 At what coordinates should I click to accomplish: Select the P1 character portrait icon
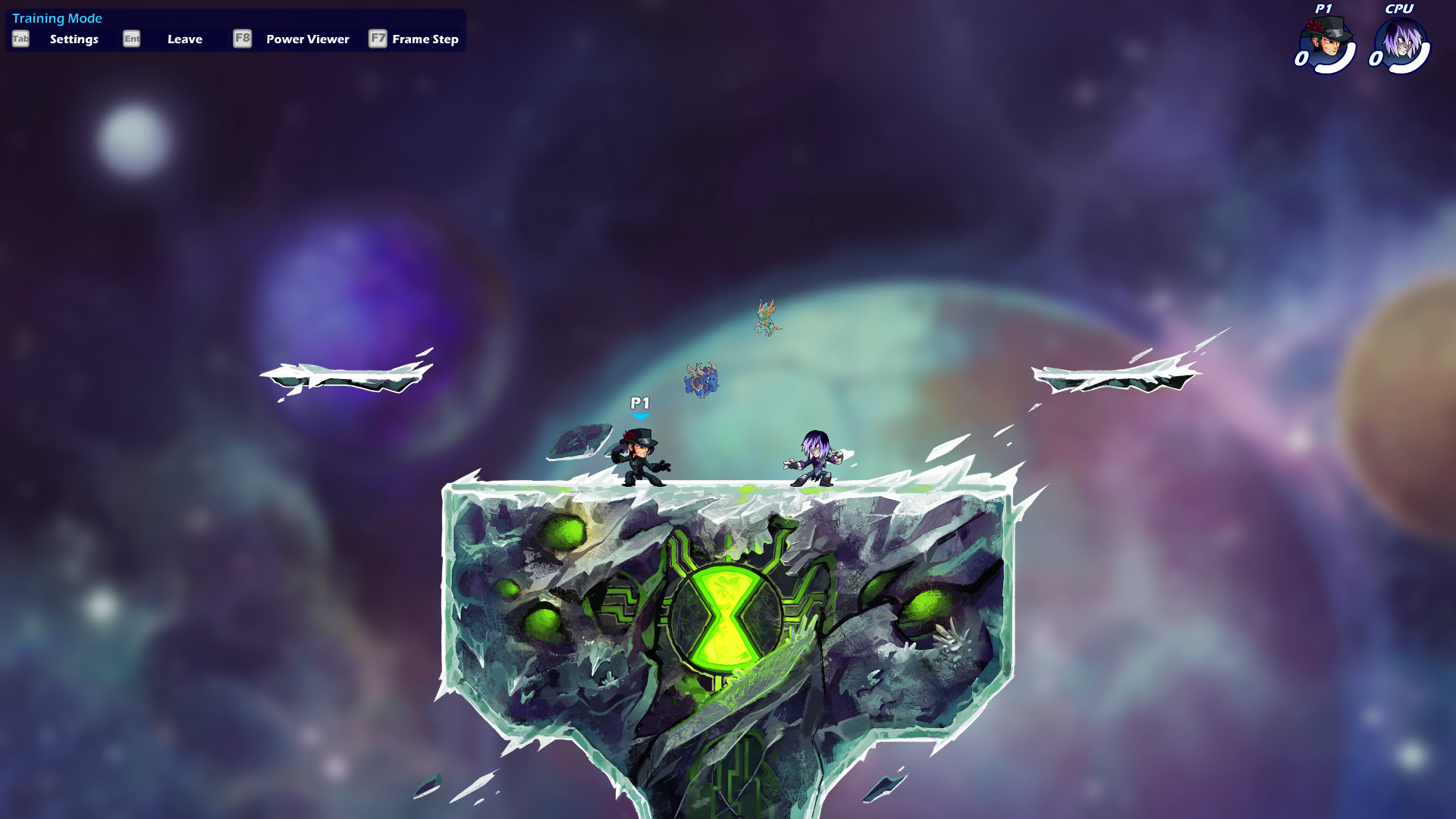pos(1326,39)
